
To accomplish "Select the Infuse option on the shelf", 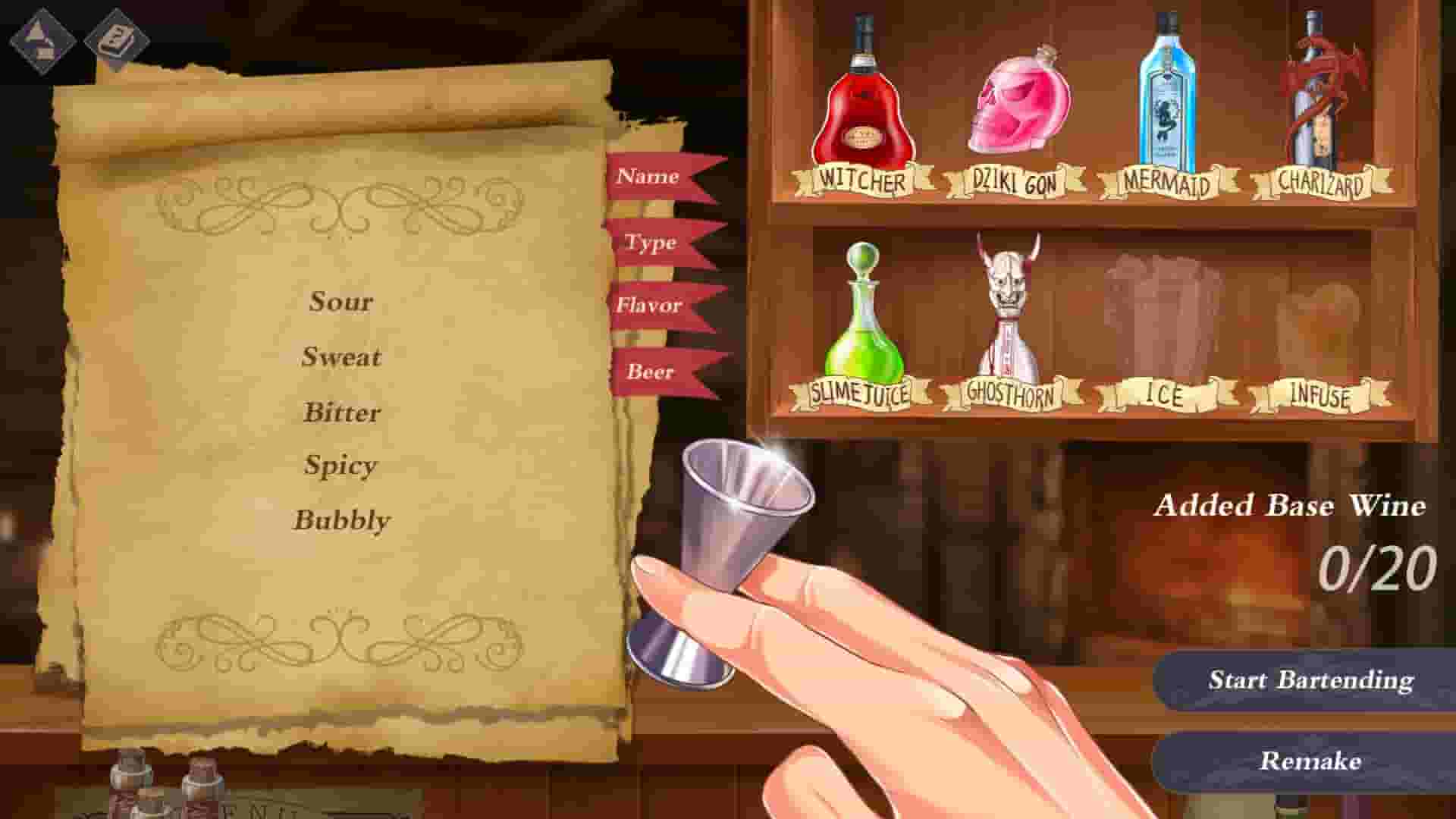I will (1319, 394).
